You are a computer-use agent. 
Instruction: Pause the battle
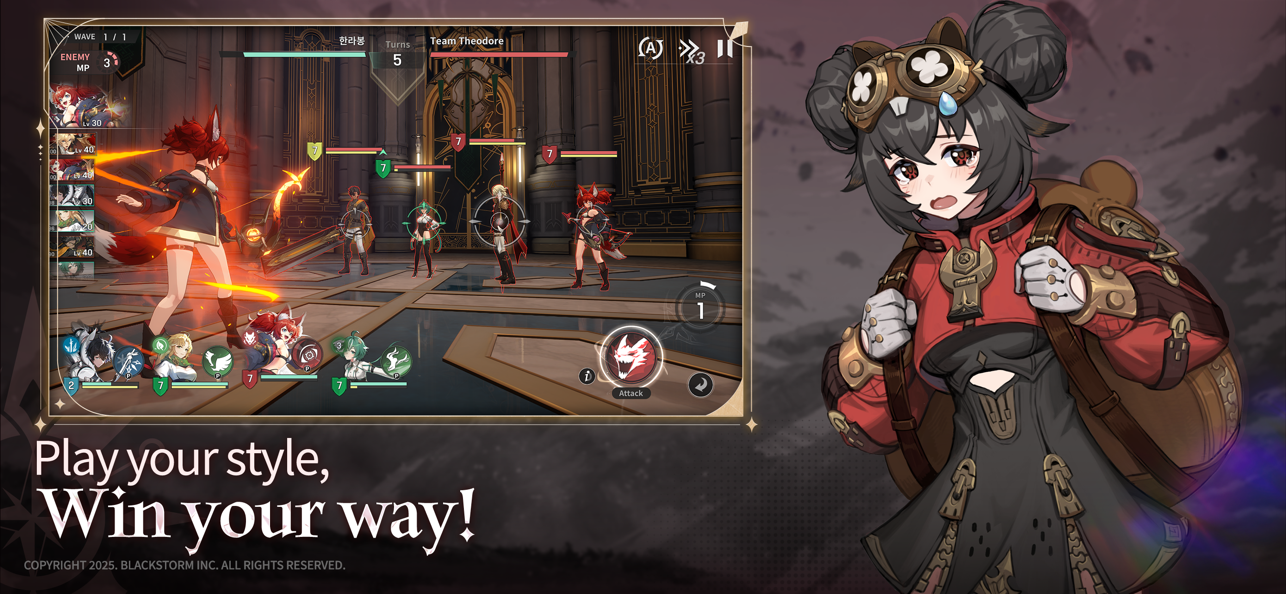coord(725,47)
